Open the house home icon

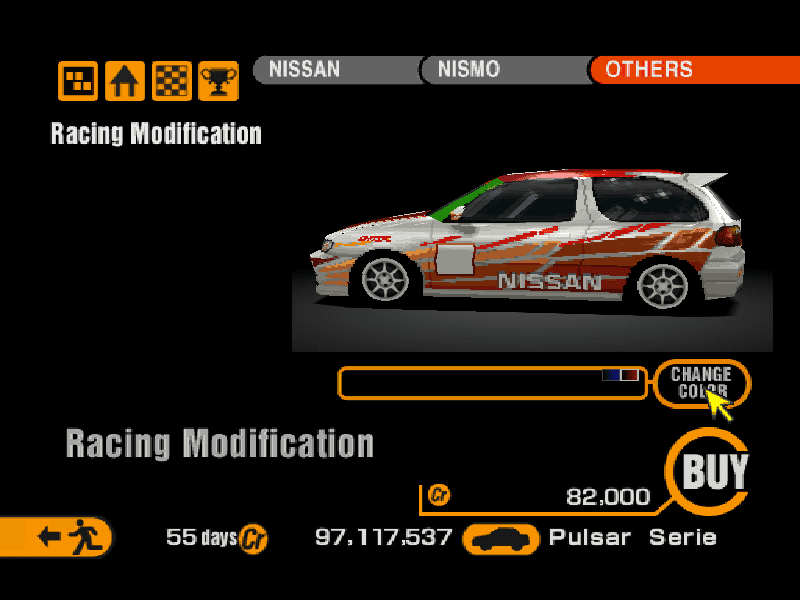125,81
